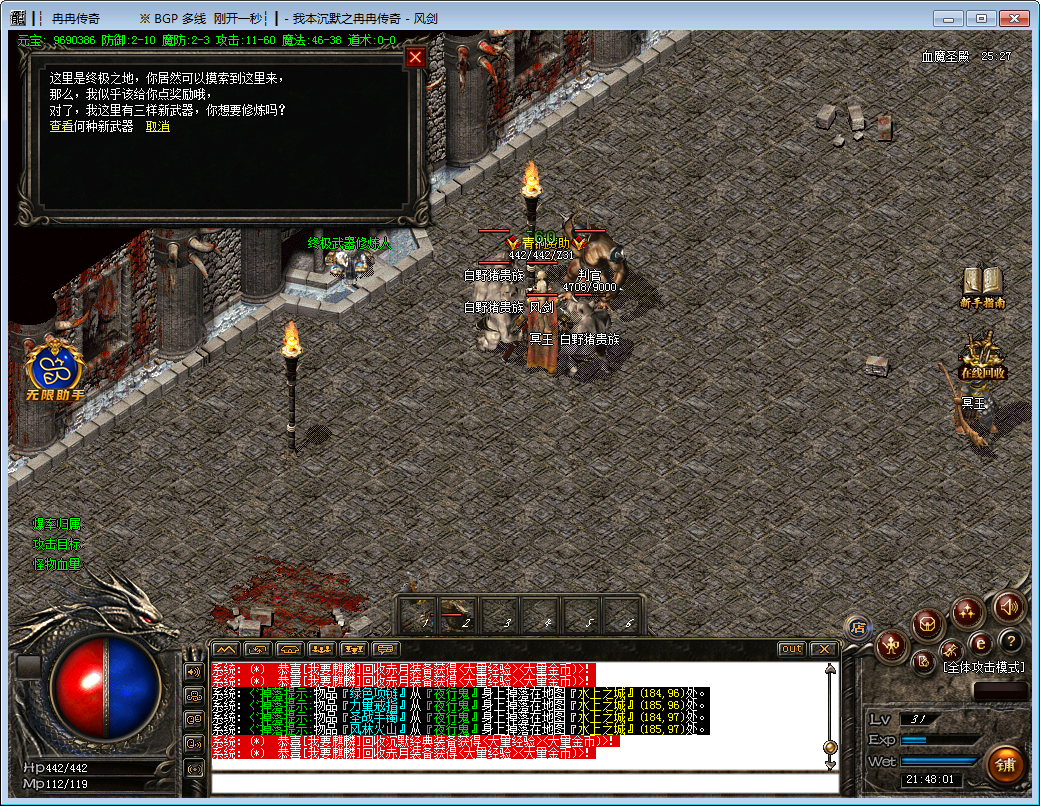
Task: Select 取消 to cancel the dialogue
Action: pyautogui.click(x=157, y=126)
